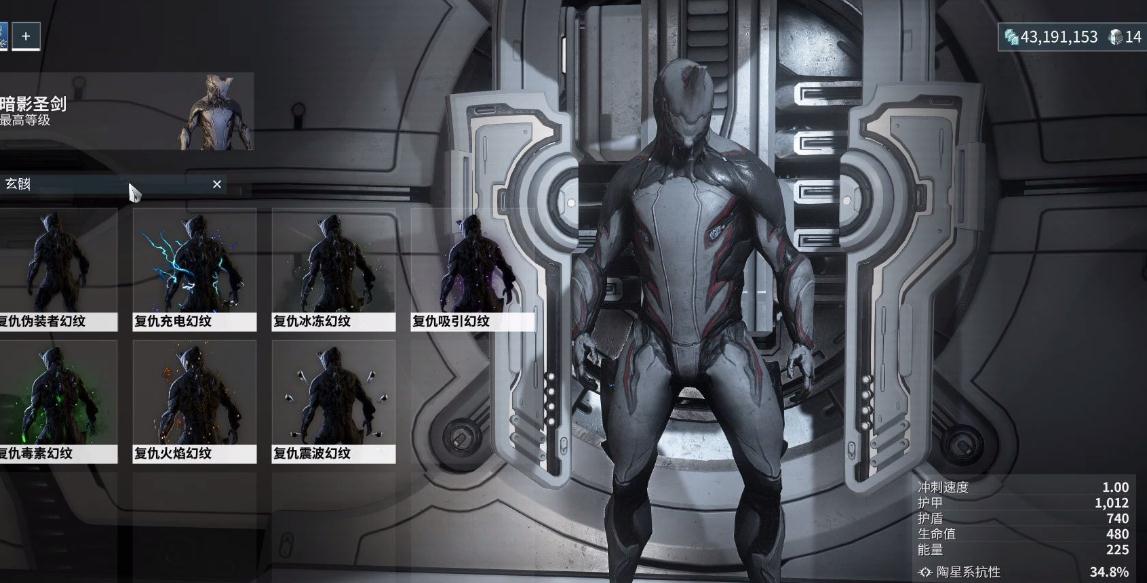Click the platinum currency counter
This screenshot has height=583, width=1147.
[1125, 37]
